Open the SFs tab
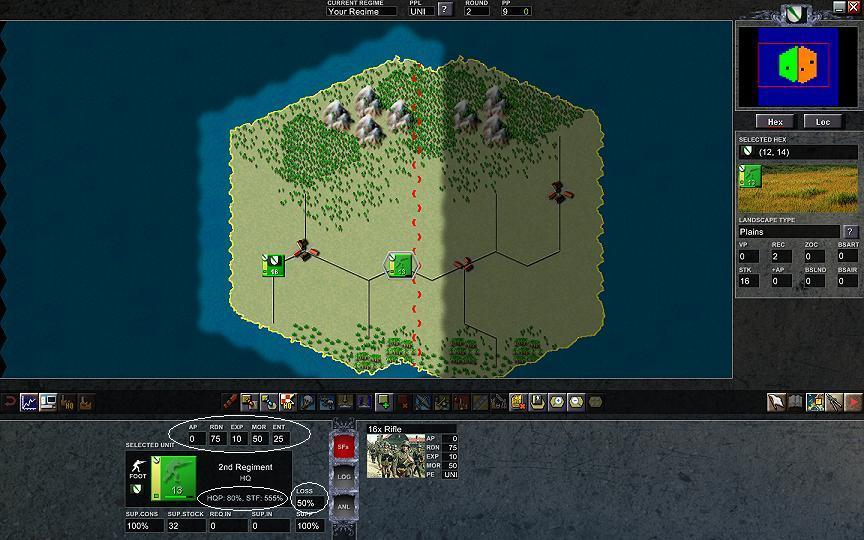Screen dimensions: 864x540 tap(342, 447)
